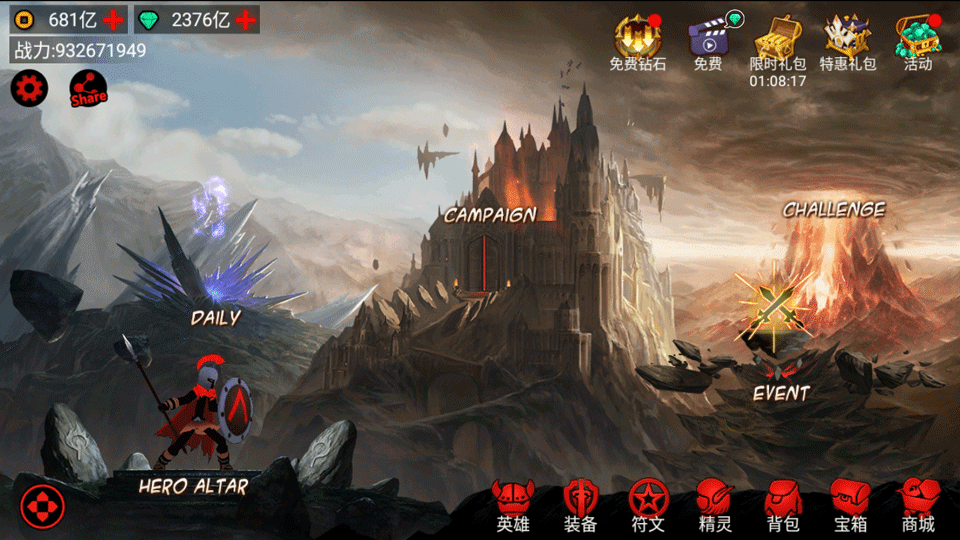Open the settings gear icon
The image size is (960, 540).
tap(29, 90)
